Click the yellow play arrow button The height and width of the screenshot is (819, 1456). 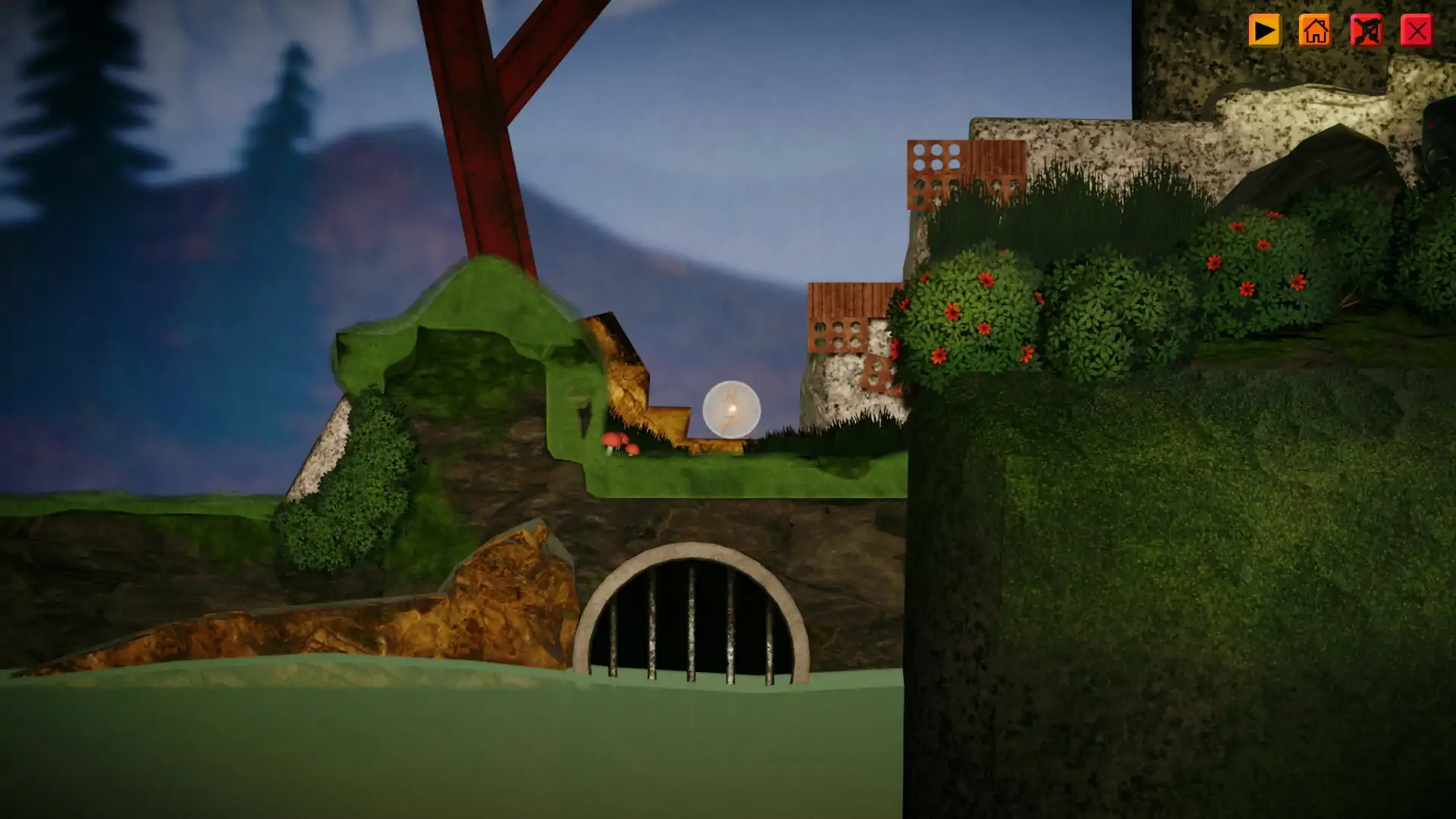1263,31
